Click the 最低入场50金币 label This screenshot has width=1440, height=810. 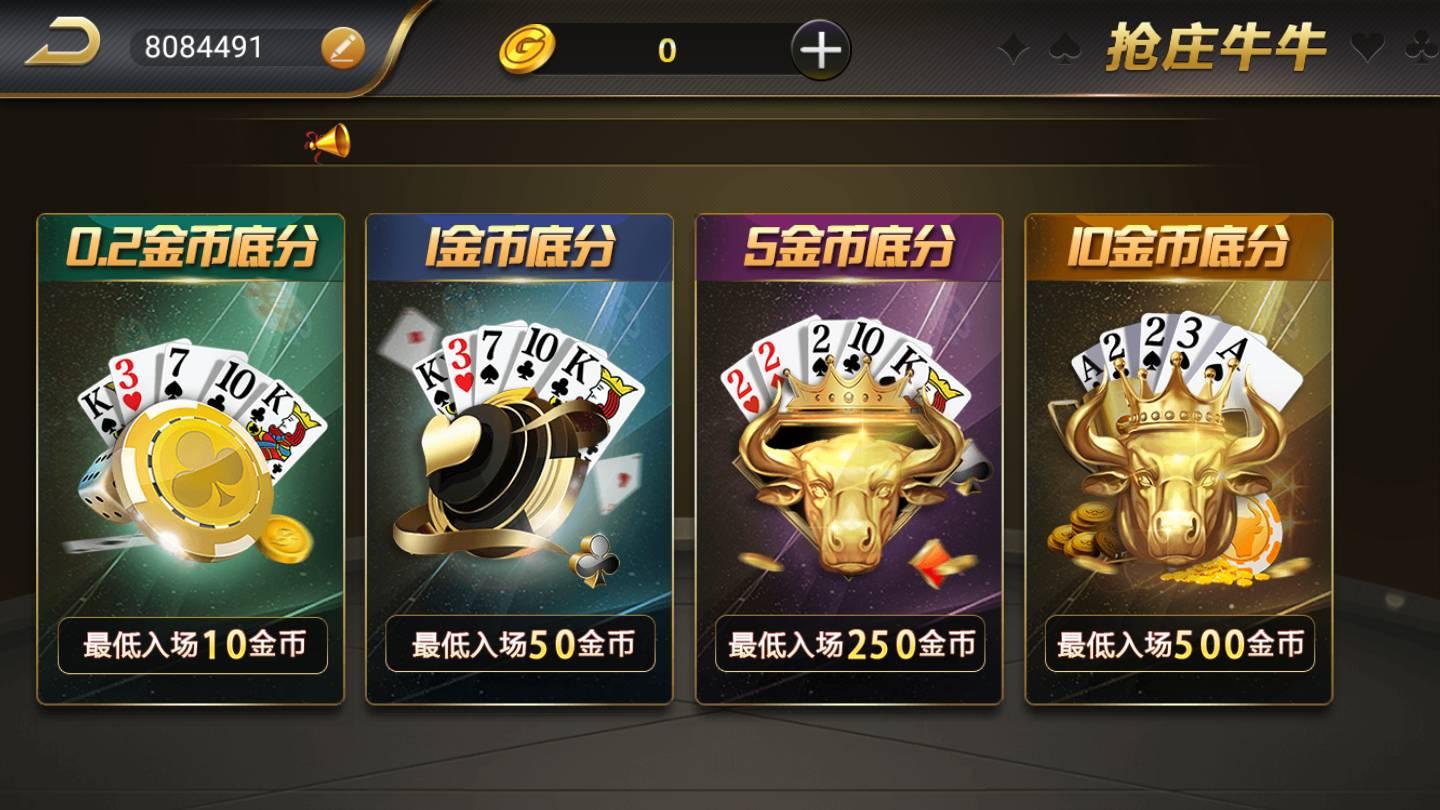(523, 646)
